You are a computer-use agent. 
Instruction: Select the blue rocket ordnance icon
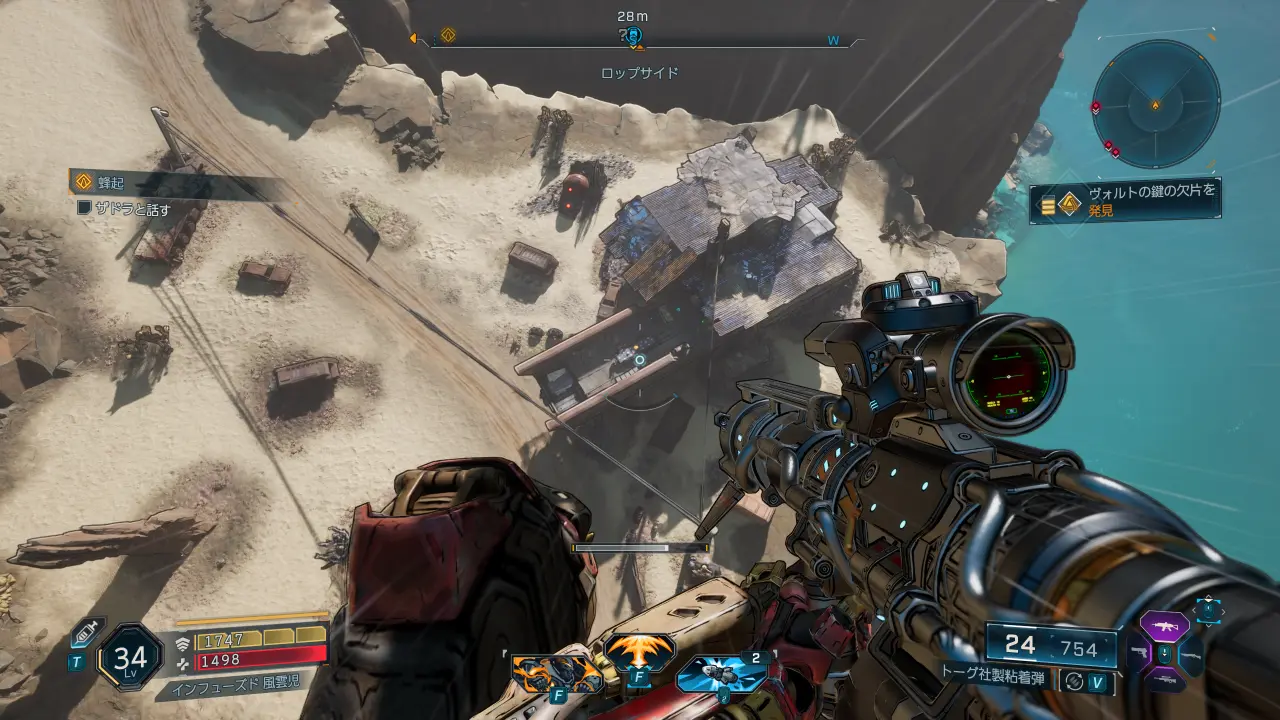coord(721,674)
